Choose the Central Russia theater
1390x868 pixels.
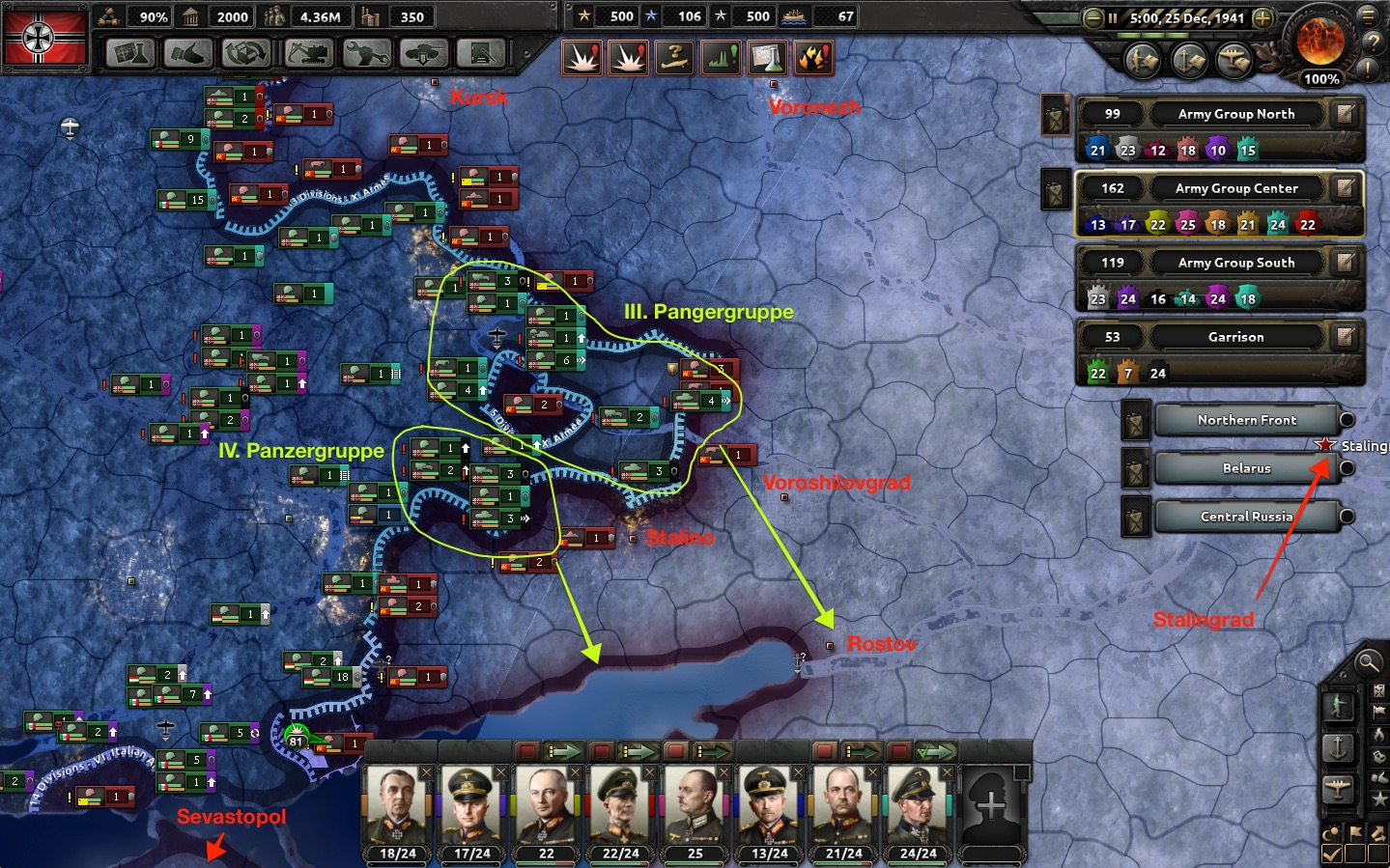coord(1246,517)
